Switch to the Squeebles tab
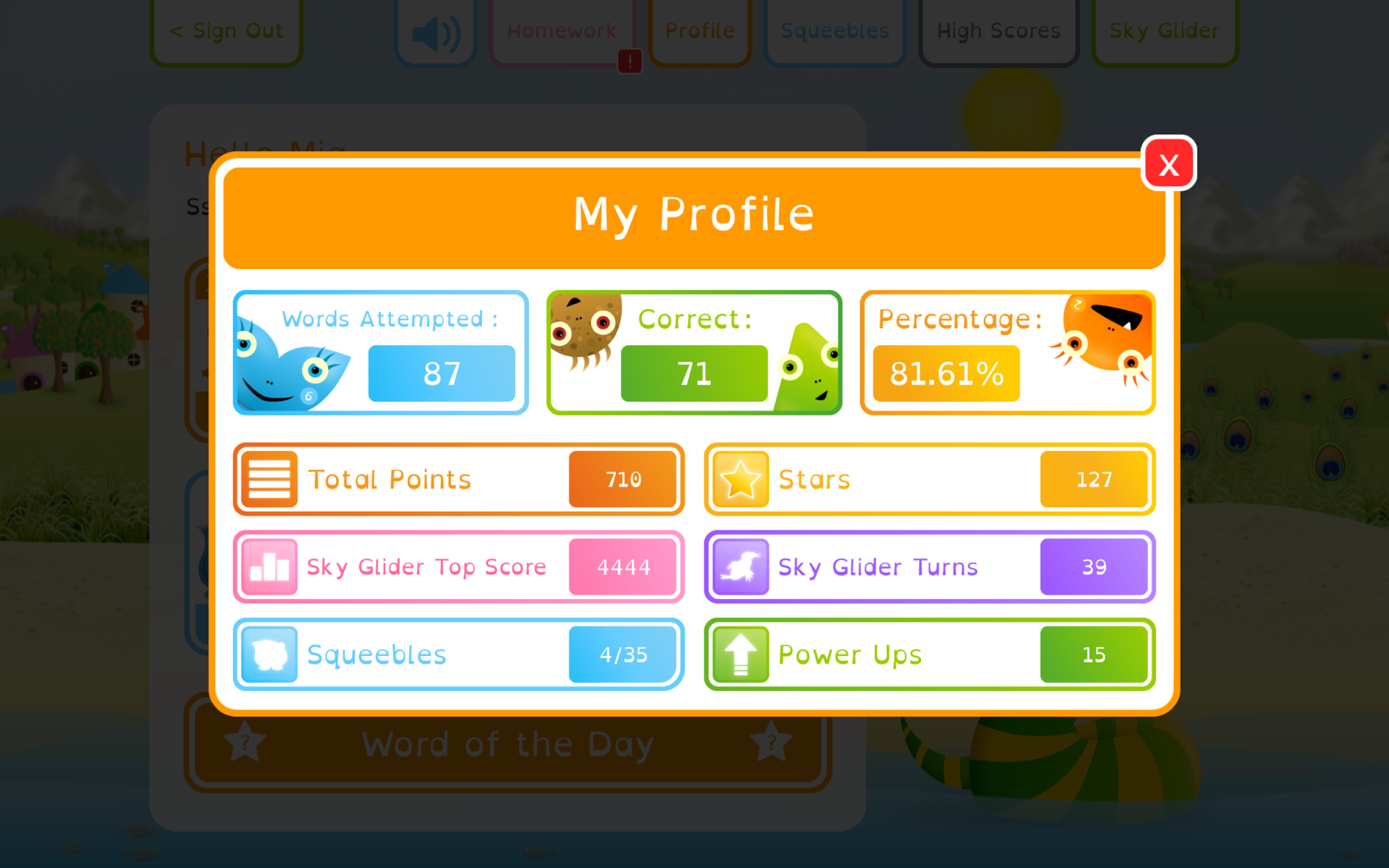 click(x=834, y=30)
